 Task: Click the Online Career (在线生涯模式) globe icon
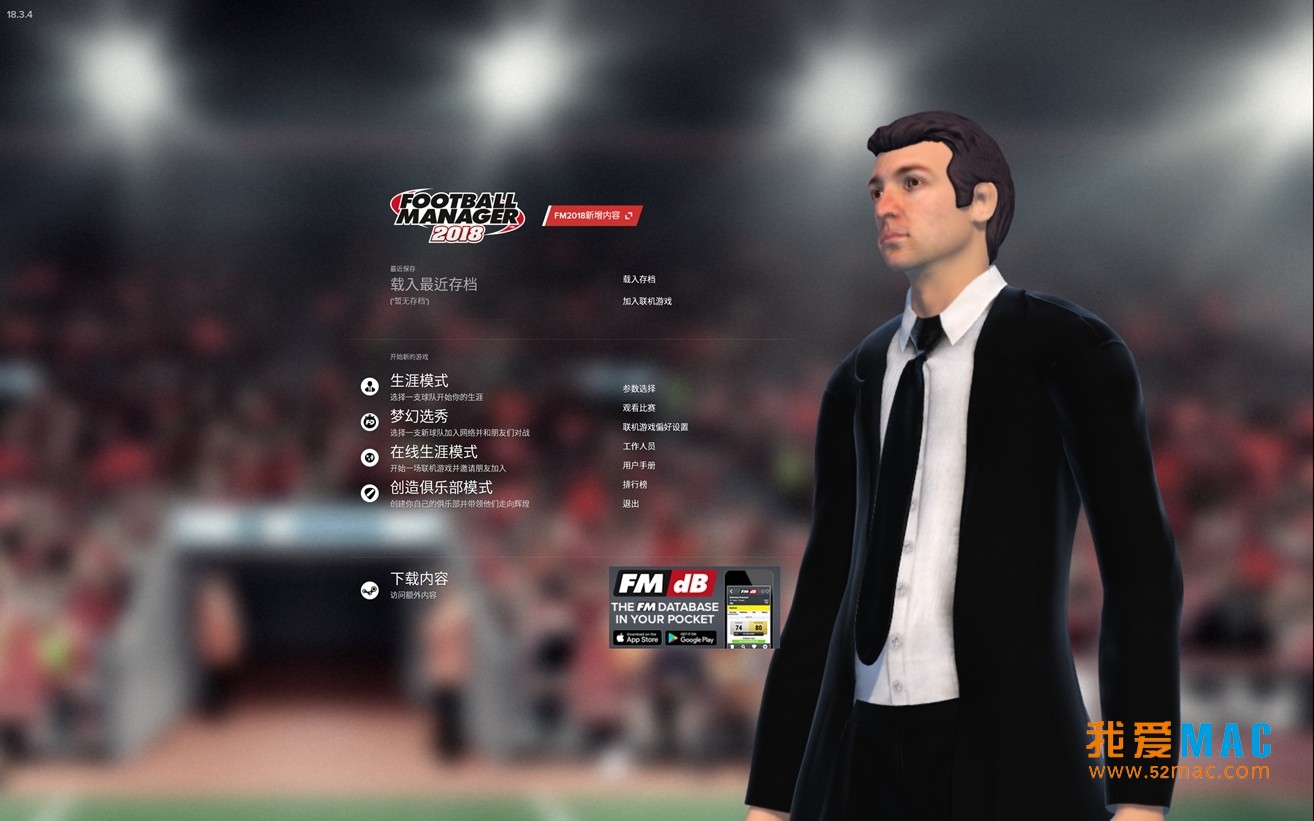click(368, 456)
